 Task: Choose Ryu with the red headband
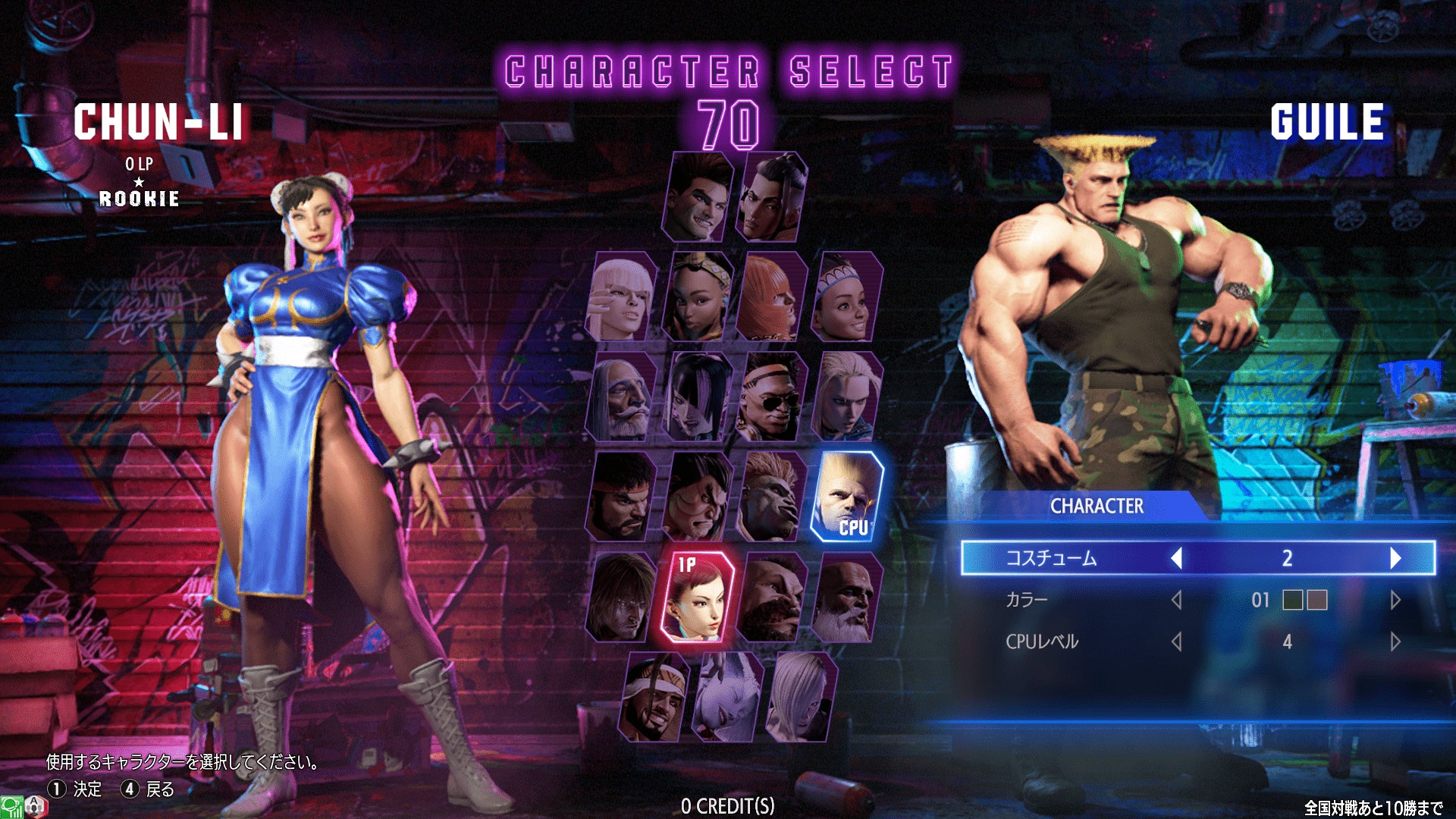tap(622, 497)
